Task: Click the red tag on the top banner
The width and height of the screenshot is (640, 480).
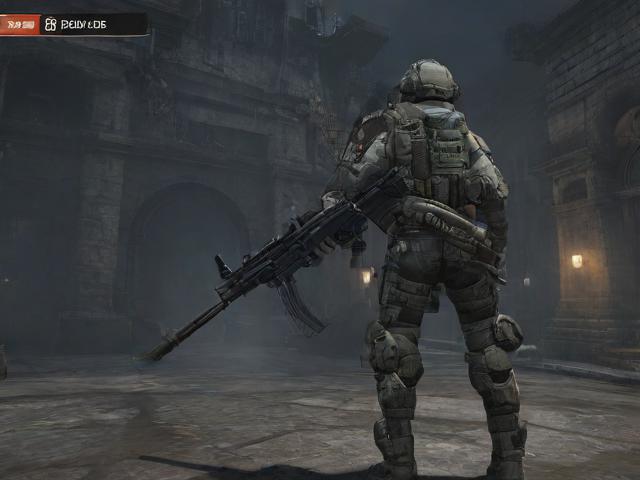Action: point(19,24)
